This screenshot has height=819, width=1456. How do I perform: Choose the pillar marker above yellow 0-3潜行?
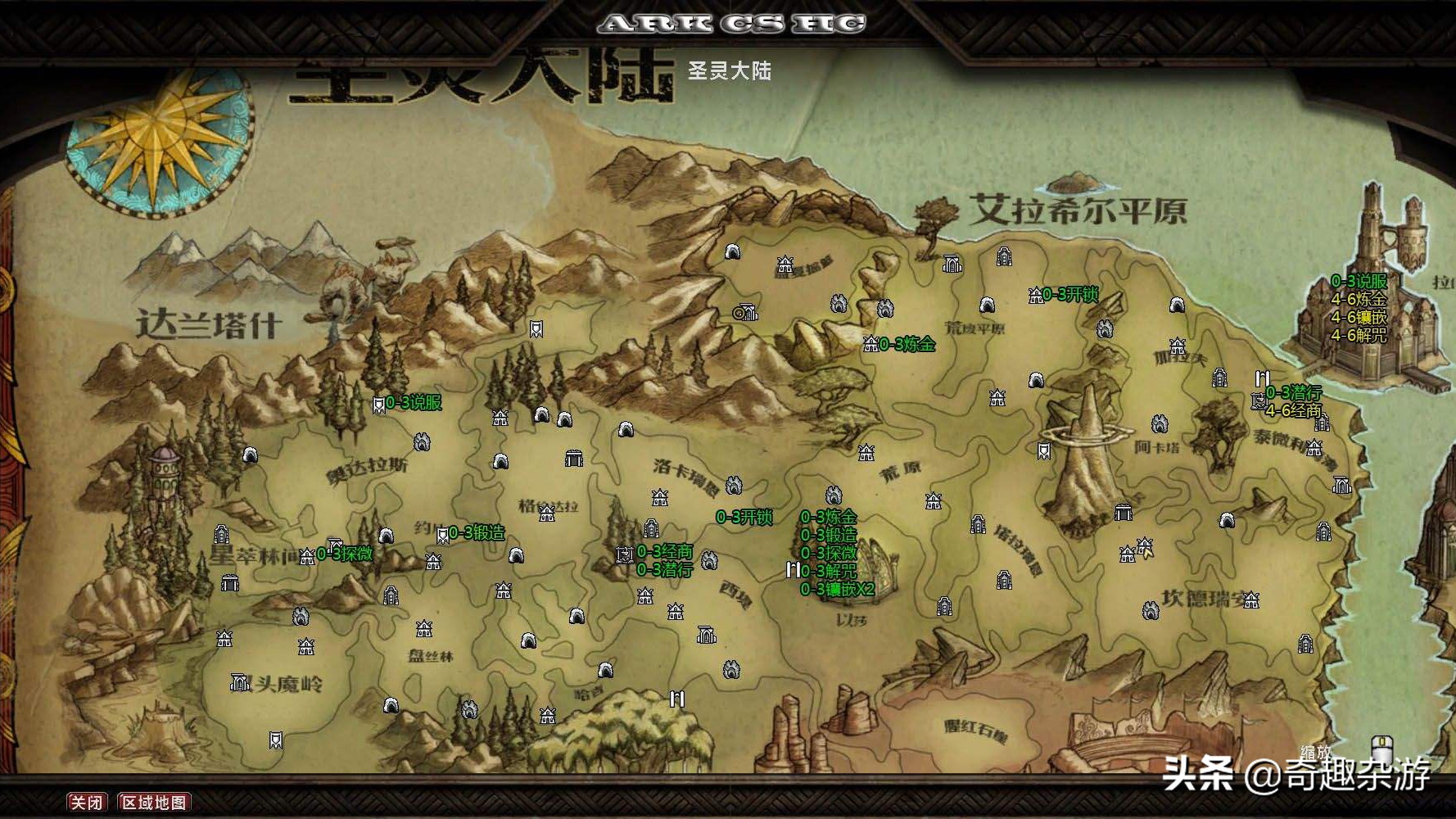(1262, 379)
